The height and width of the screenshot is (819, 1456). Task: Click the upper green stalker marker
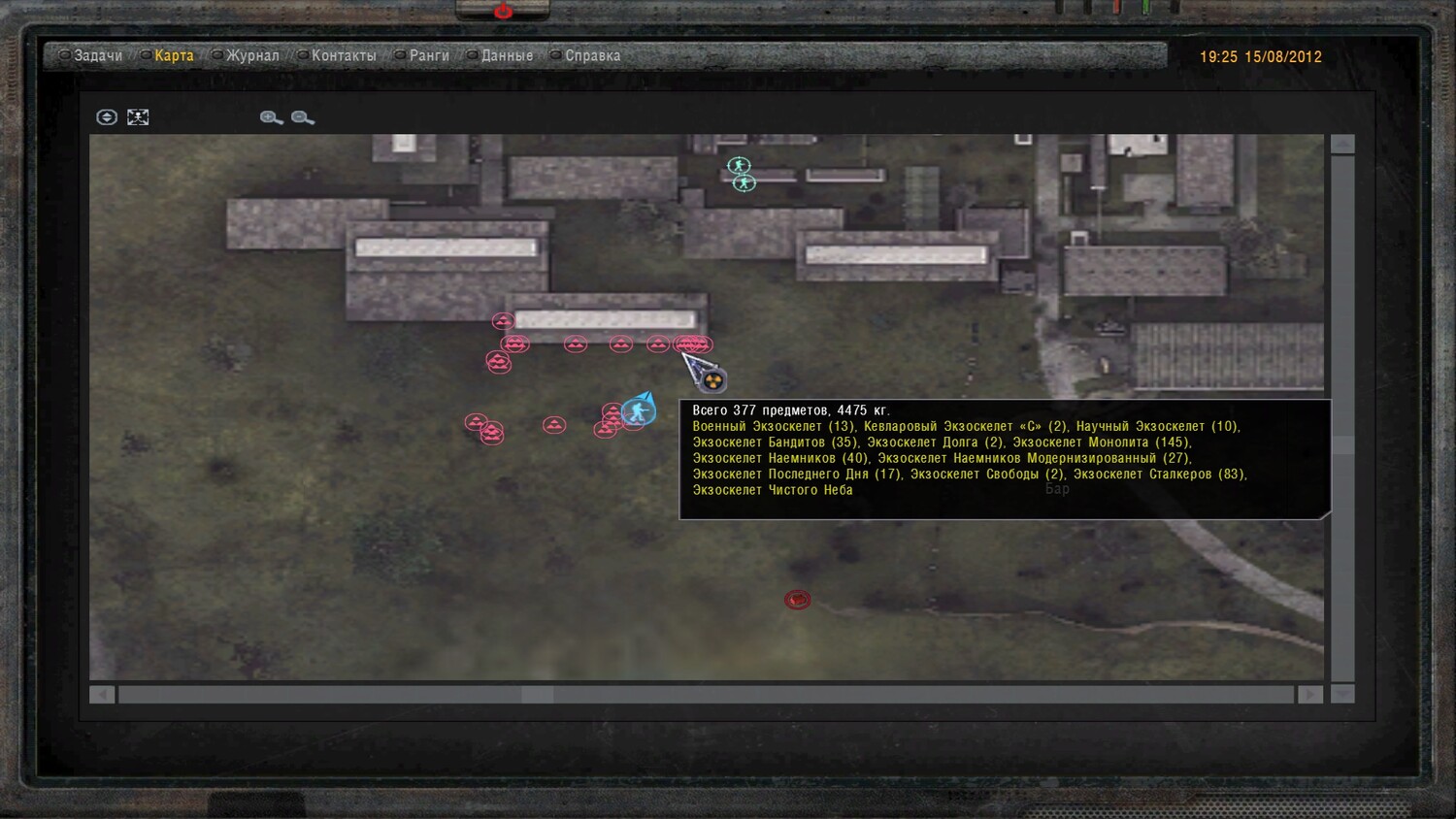point(739,166)
